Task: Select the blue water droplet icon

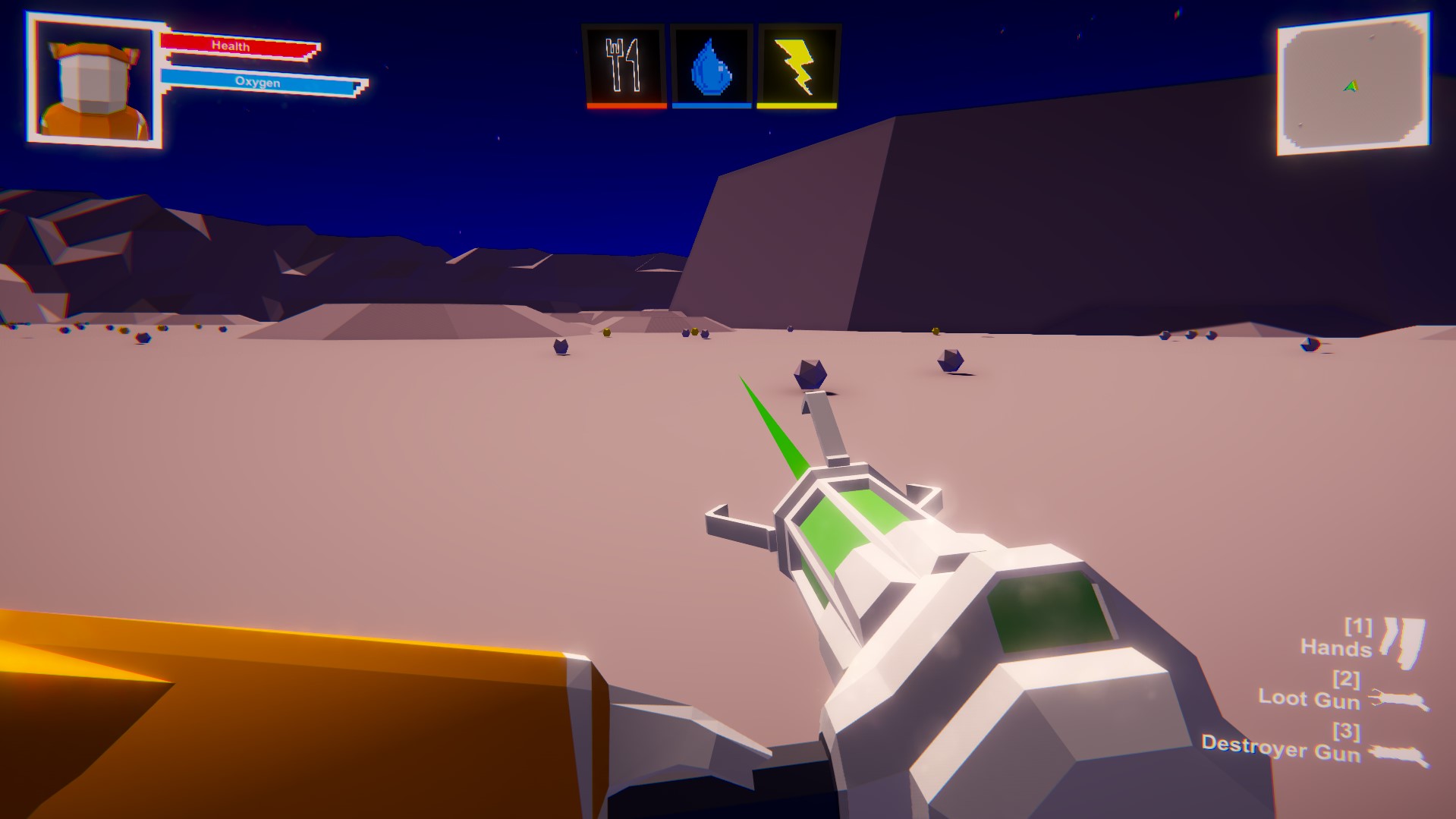Action: coord(710,67)
